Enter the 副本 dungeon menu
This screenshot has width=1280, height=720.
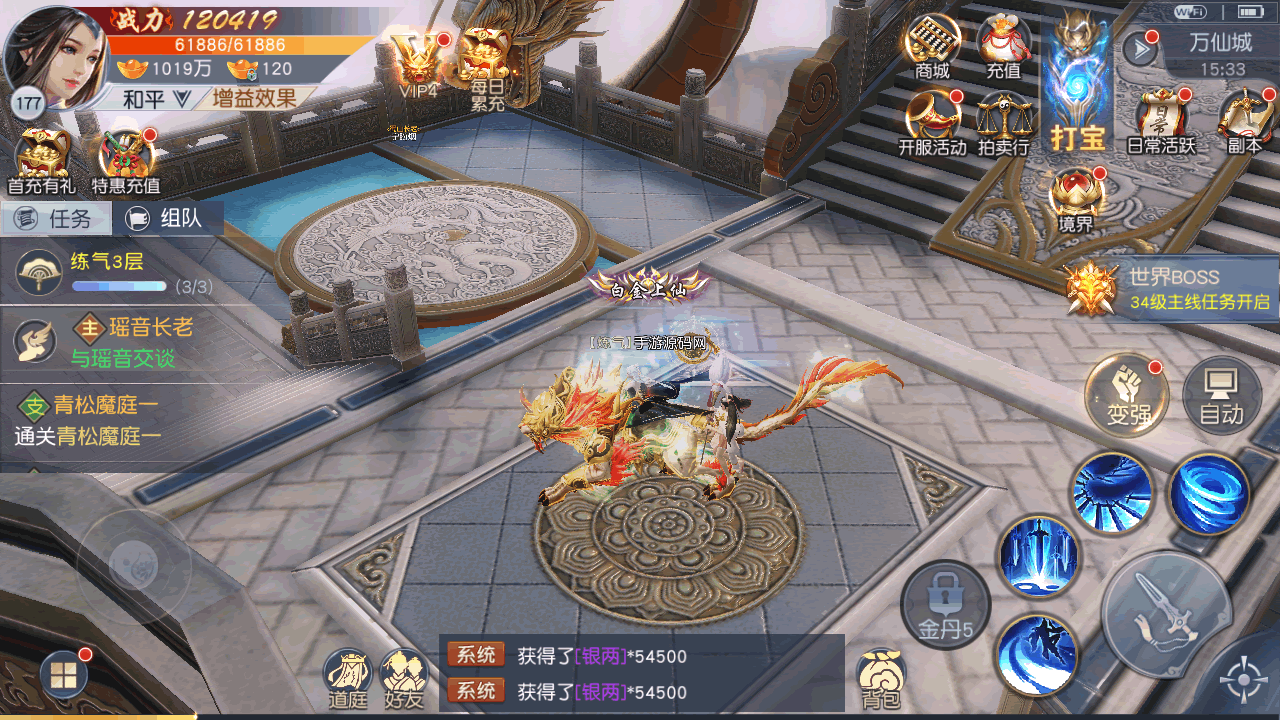point(1244,120)
